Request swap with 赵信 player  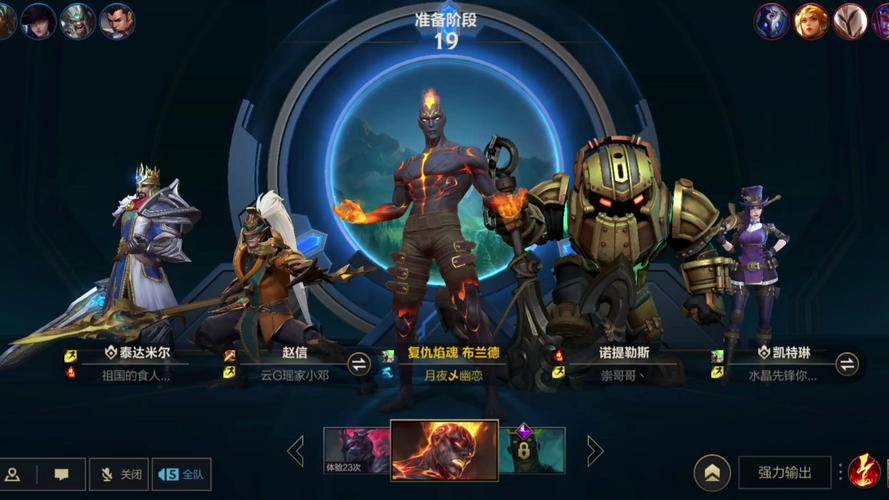coord(358,363)
